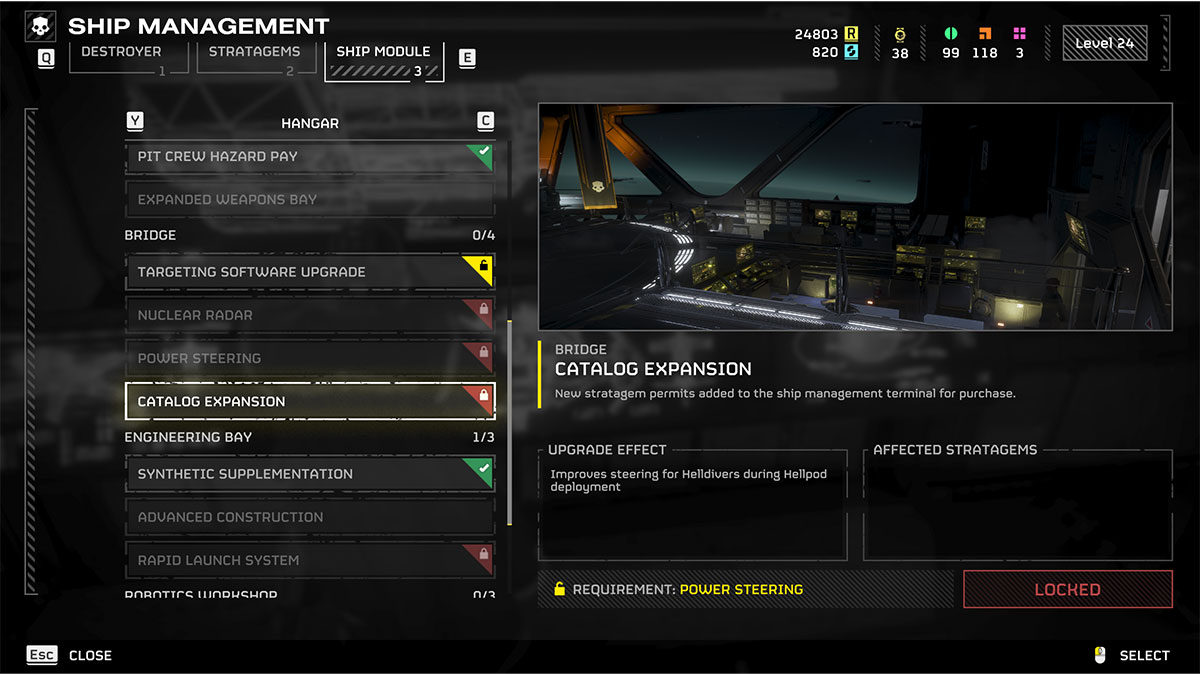Close the Ship Management screen

(x=70, y=655)
